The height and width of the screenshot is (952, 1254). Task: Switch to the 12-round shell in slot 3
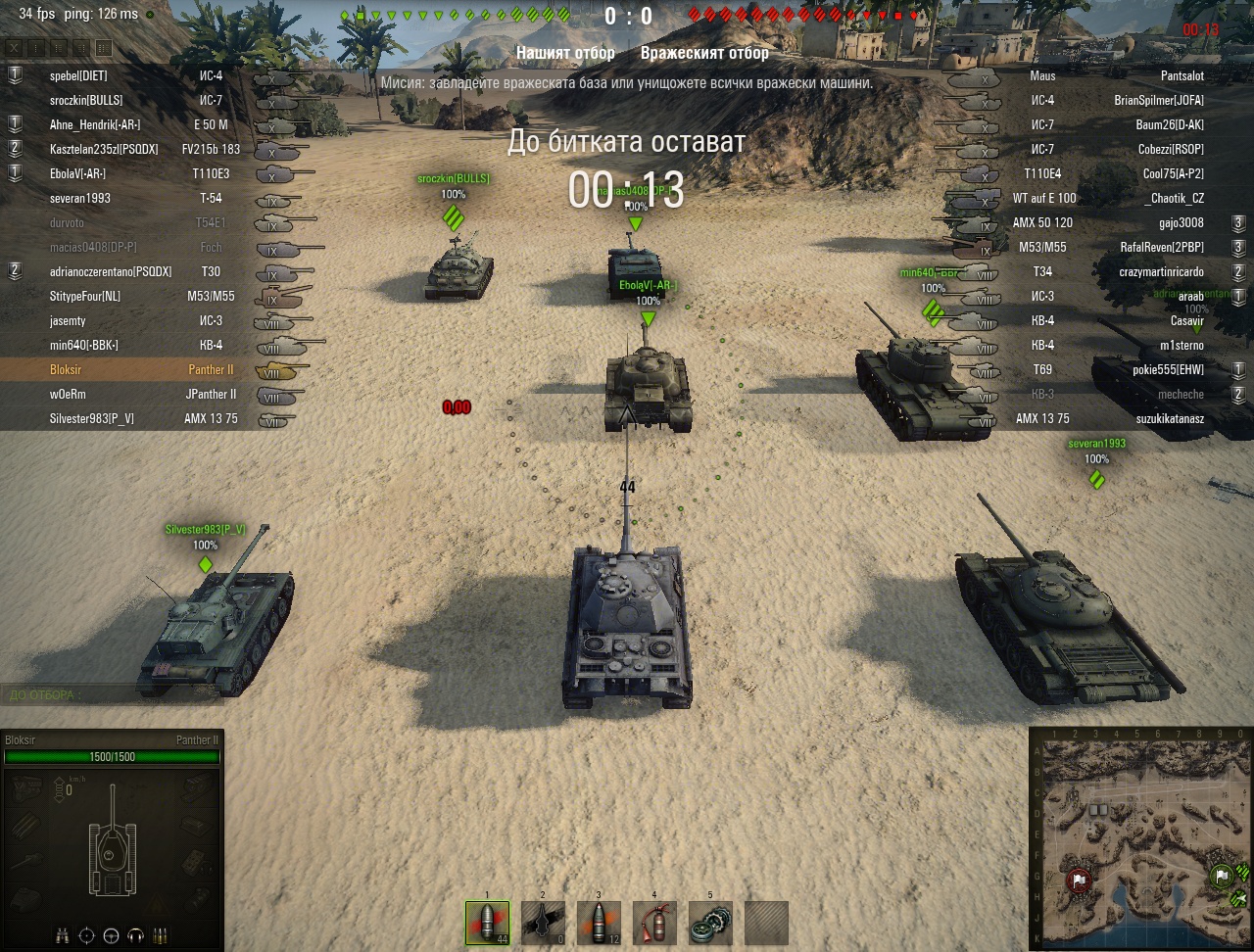(x=599, y=923)
